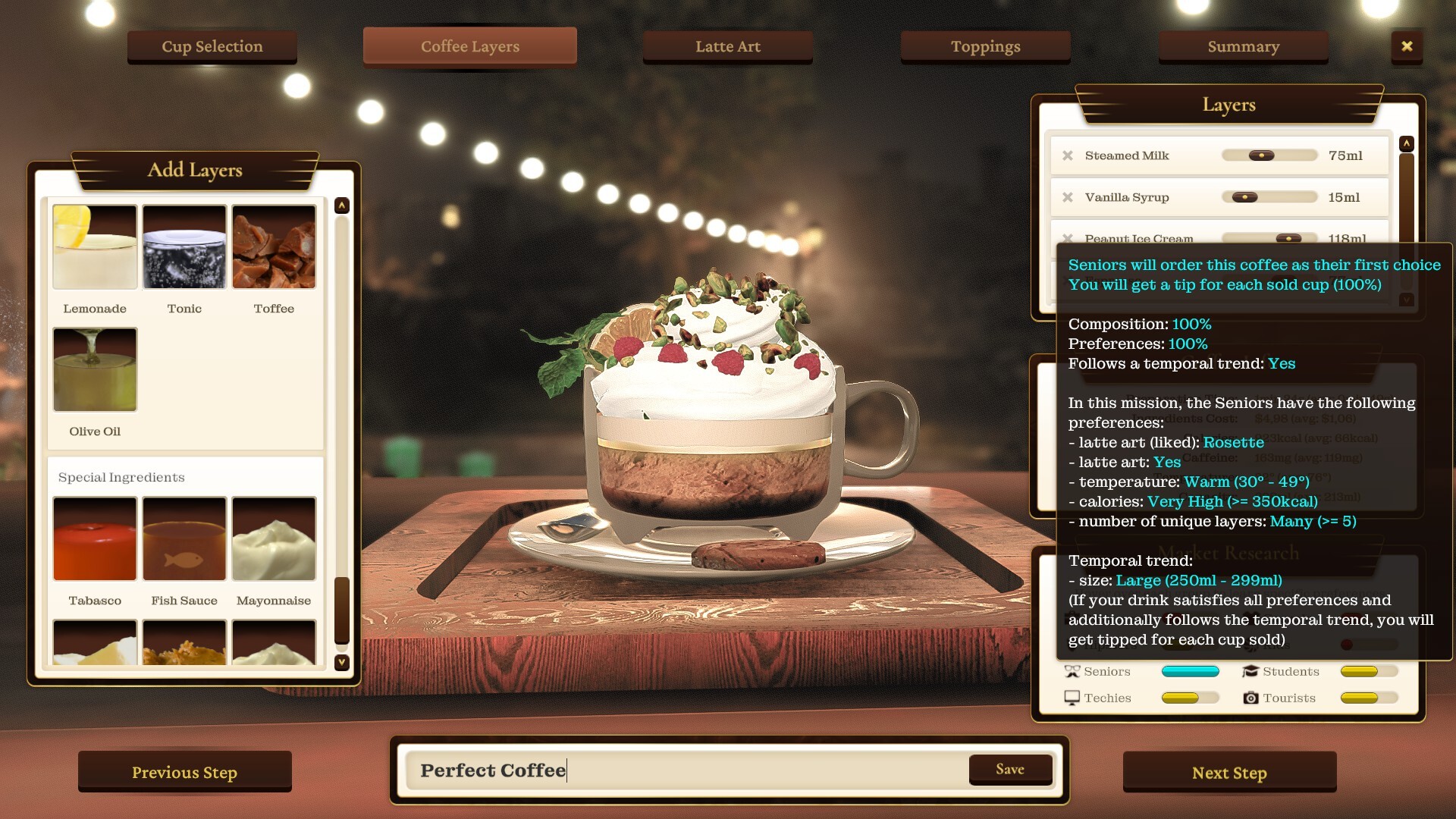
Task: Click the Steamed Milk volume slider
Action: pos(1269,155)
